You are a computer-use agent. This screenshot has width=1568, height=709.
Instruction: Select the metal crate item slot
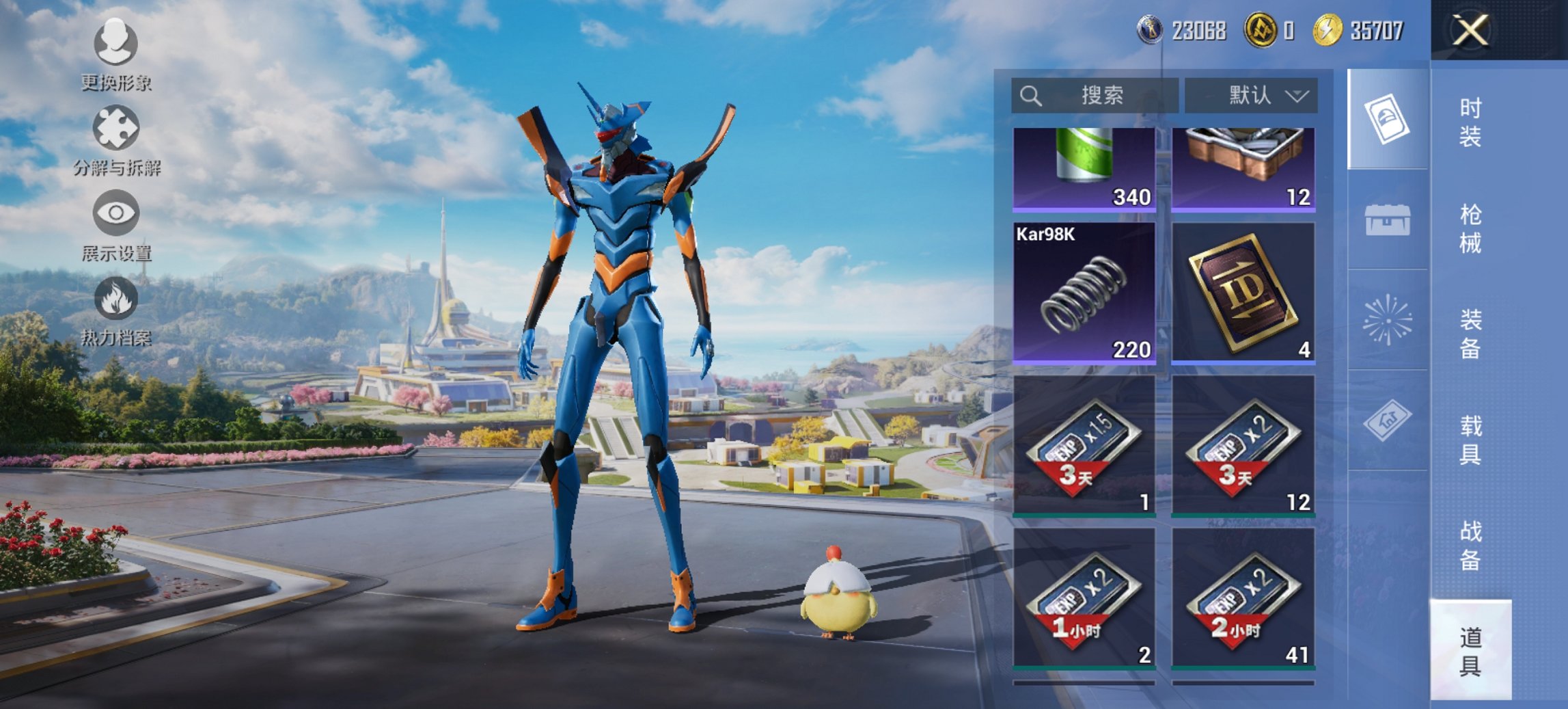click(1243, 168)
